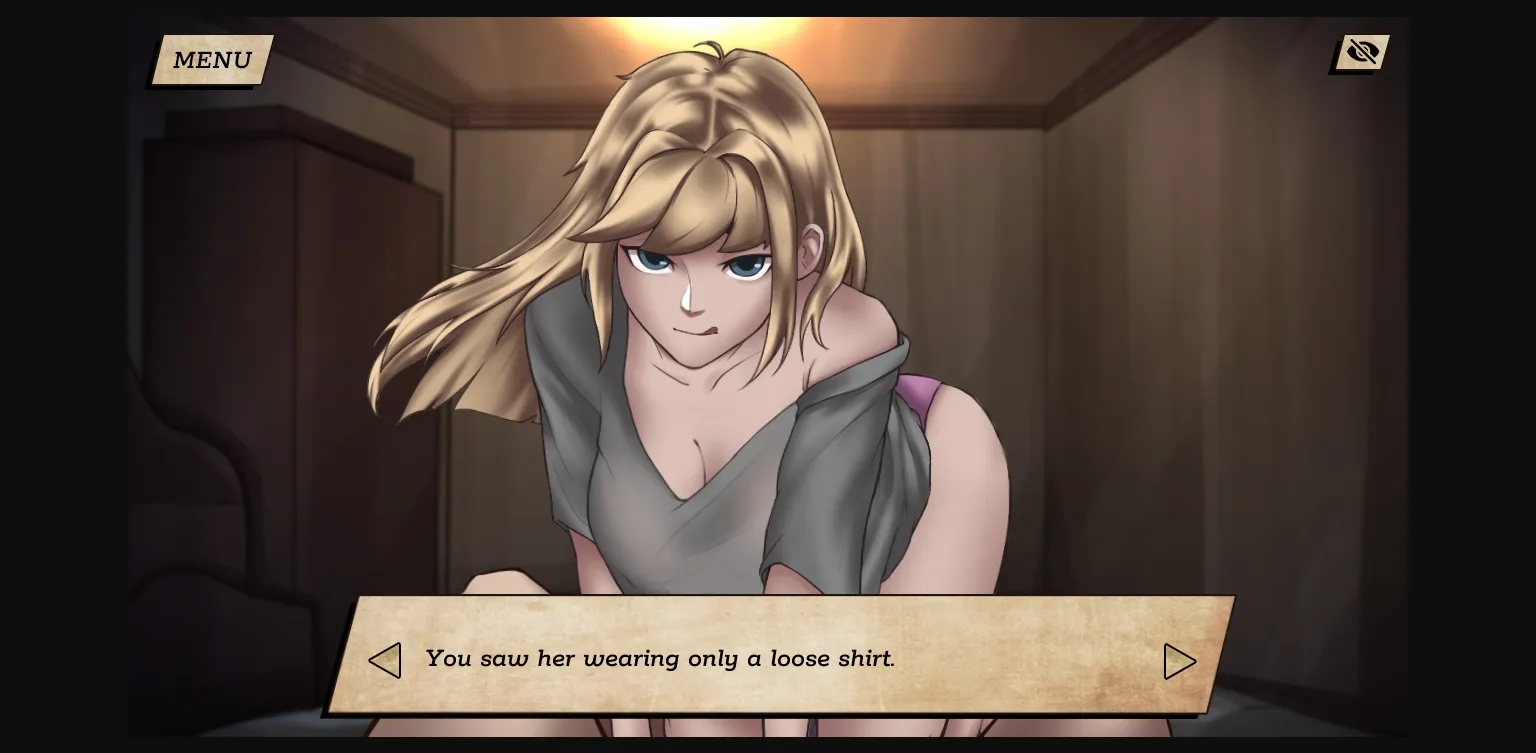The height and width of the screenshot is (753, 1536).
Task: Click the parchment dialogue box
Action: pyautogui.click(x=780, y=658)
